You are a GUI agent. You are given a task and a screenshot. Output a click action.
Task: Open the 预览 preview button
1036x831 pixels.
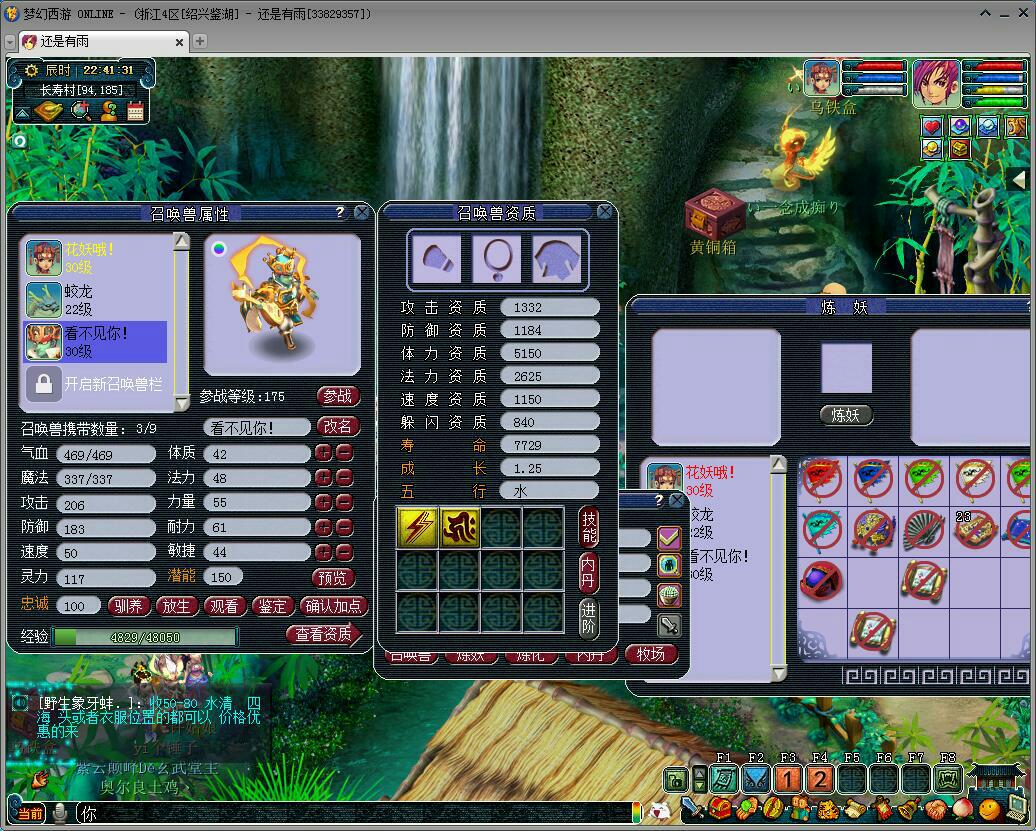332,577
